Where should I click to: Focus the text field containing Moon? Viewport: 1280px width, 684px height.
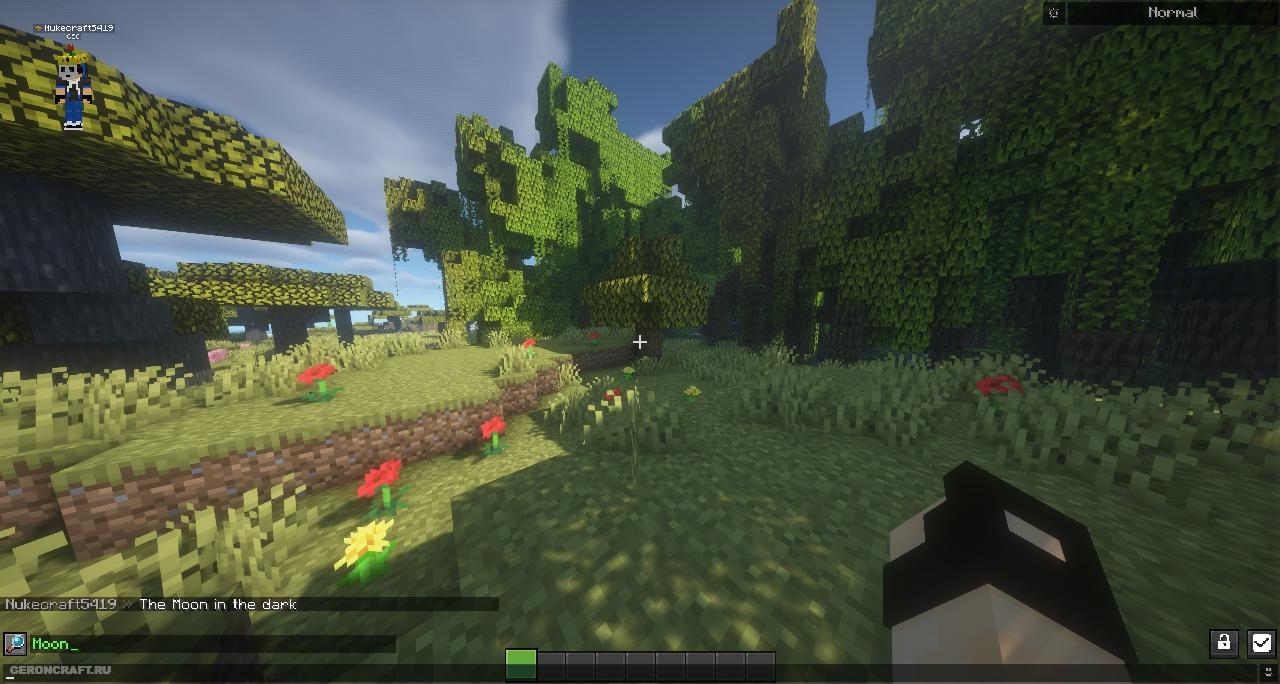[x=212, y=644]
